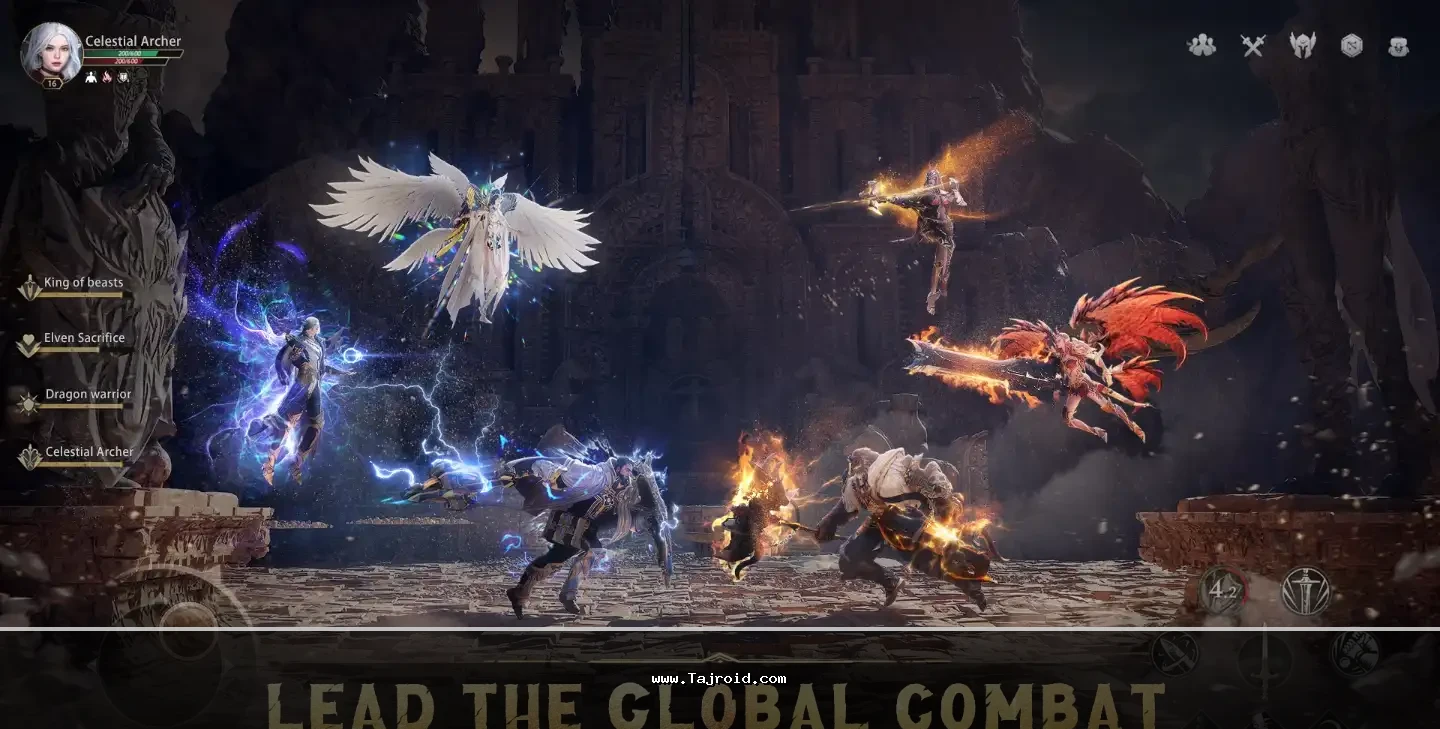Click the hexagonal rune icon
This screenshot has height=729, width=1440.
click(1351, 45)
